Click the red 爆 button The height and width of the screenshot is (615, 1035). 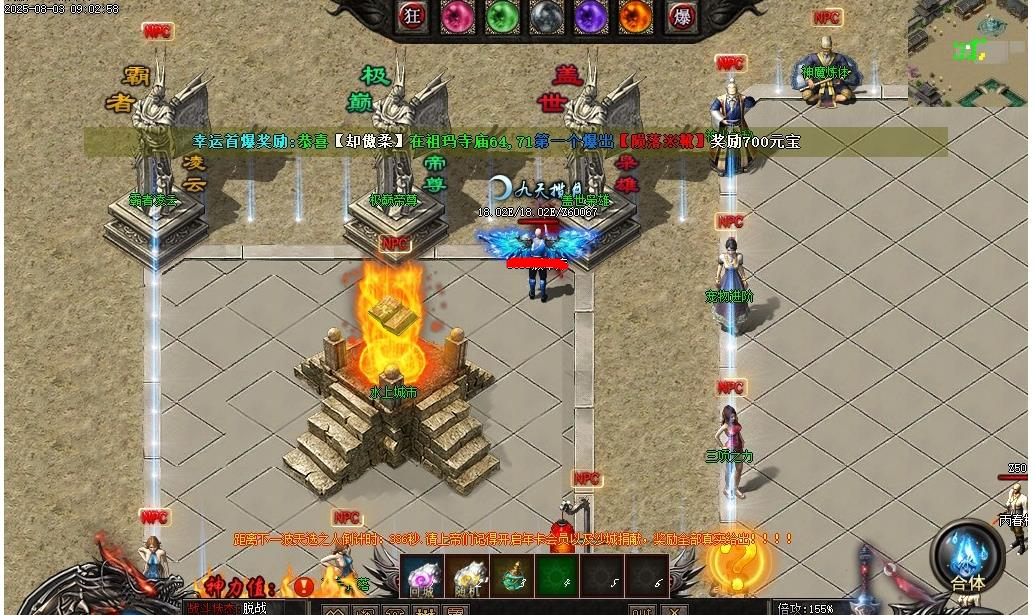coord(681,16)
